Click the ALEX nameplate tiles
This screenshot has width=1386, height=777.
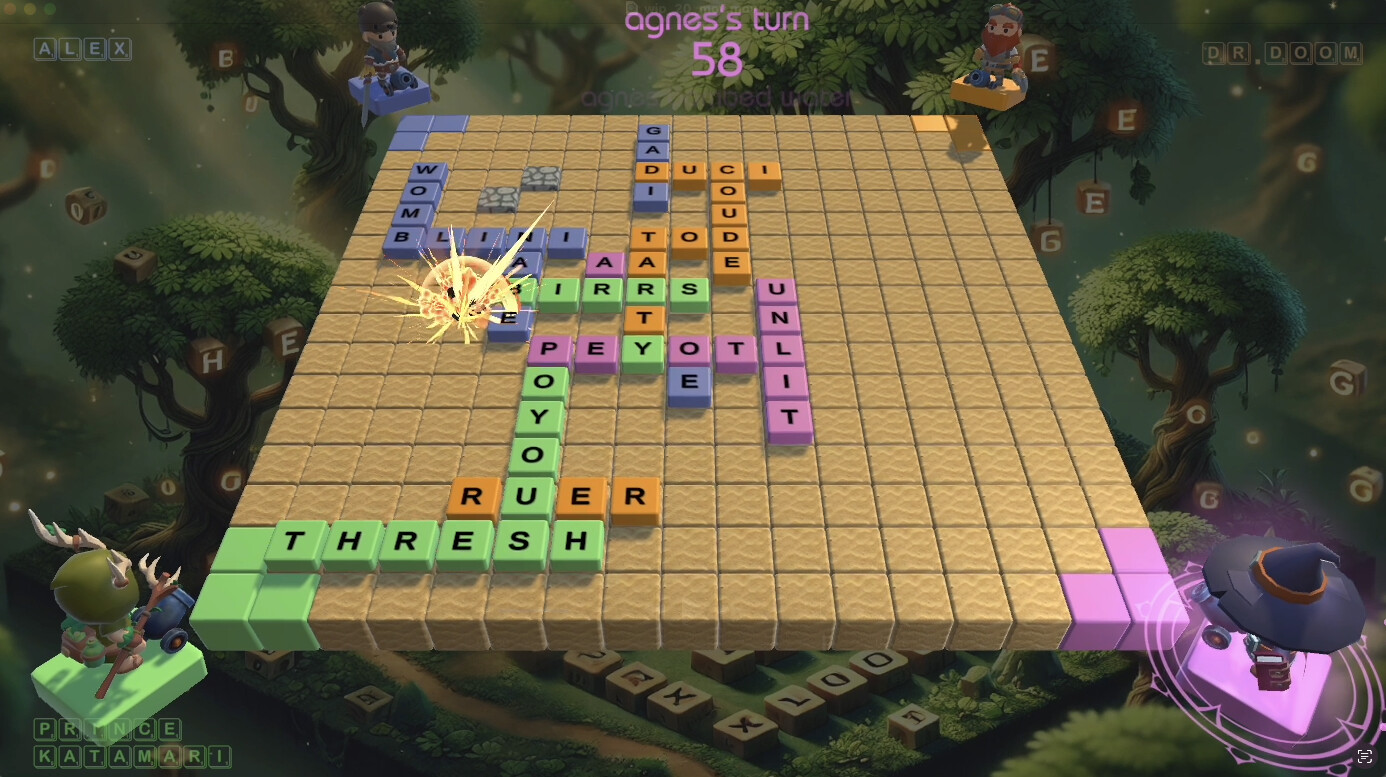(83, 48)
